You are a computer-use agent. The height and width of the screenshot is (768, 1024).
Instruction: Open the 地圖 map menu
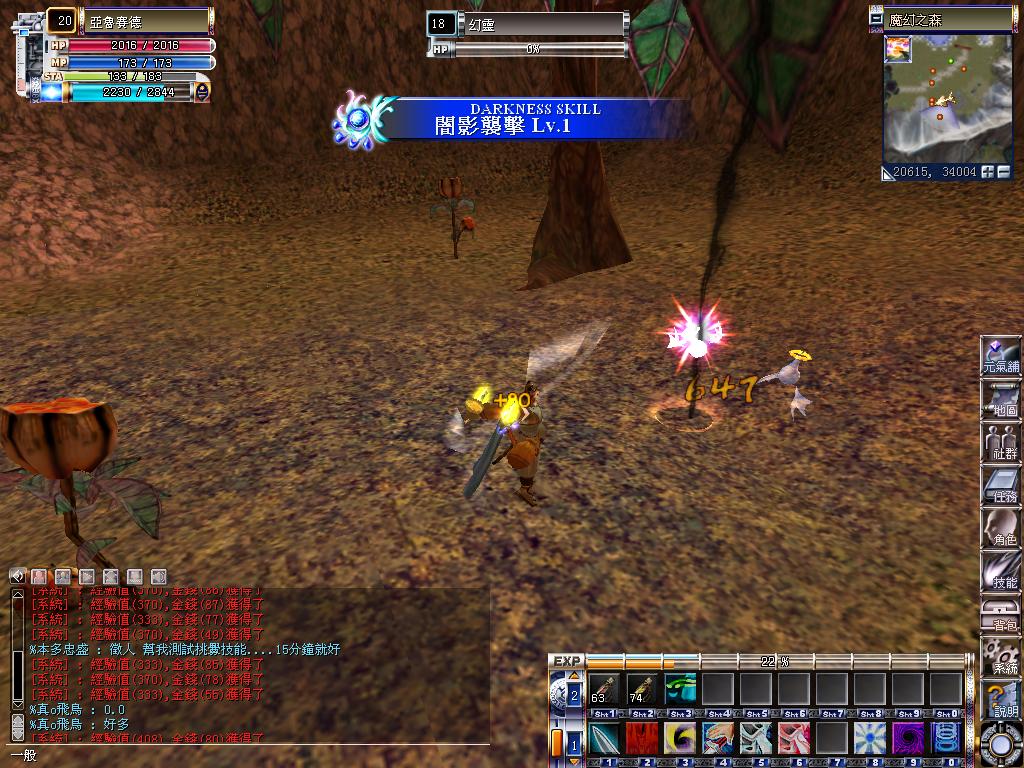[x=1001, y=398]
